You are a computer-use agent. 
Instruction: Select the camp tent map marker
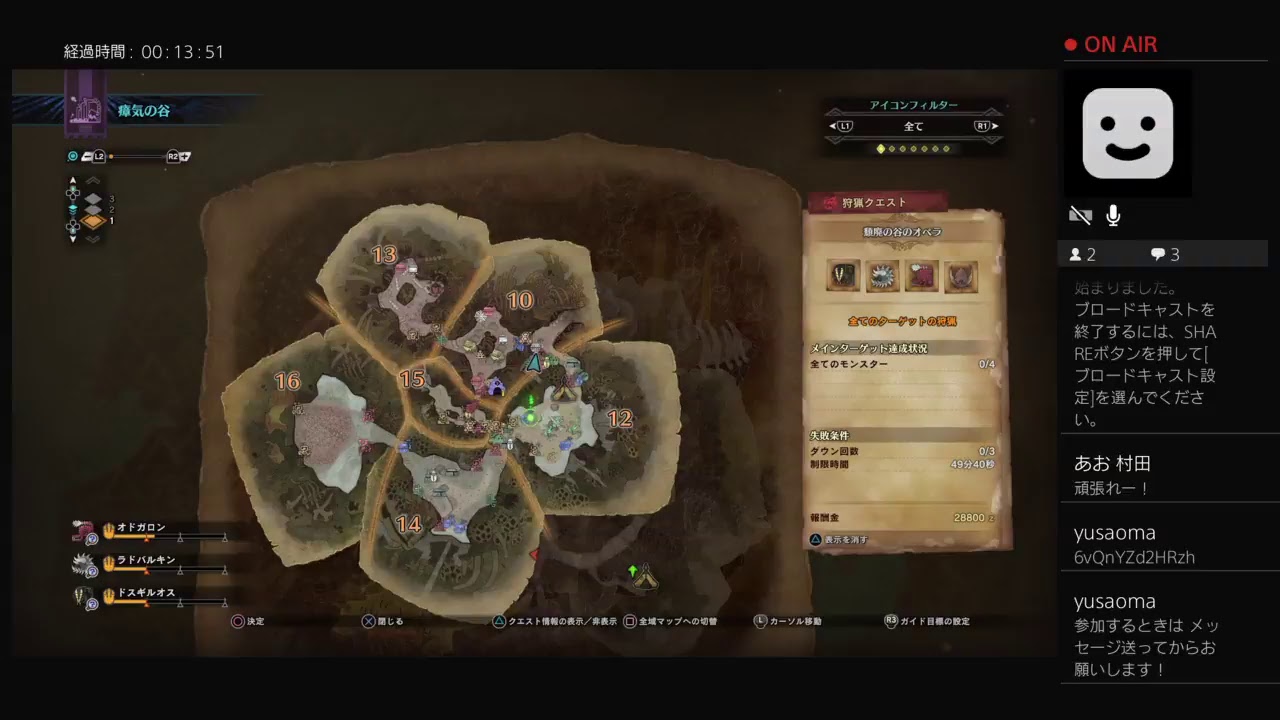click(x=644, y=577)
